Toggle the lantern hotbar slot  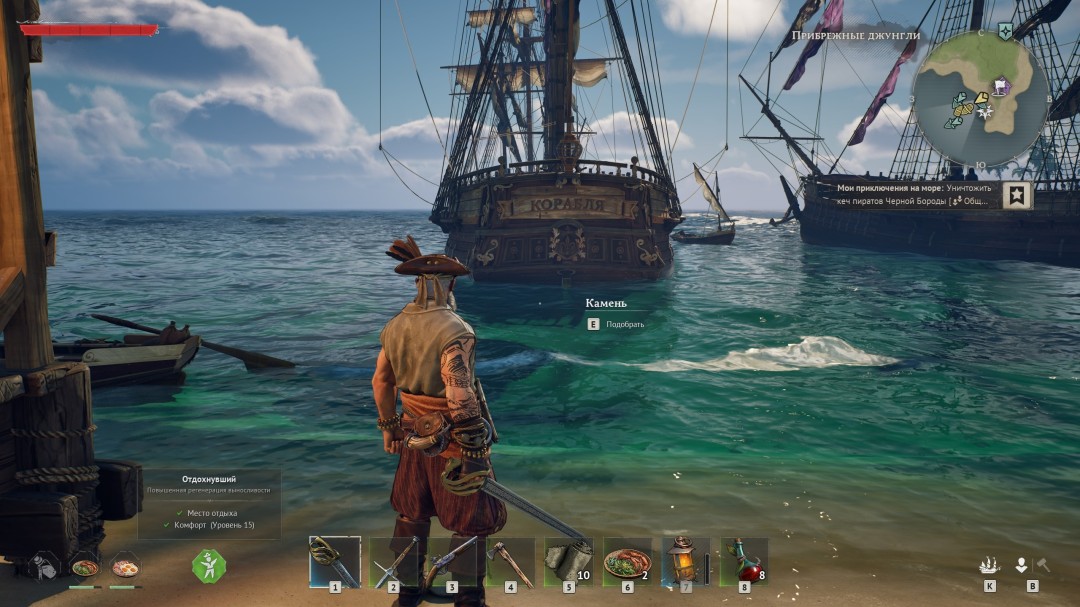(685, 561)
